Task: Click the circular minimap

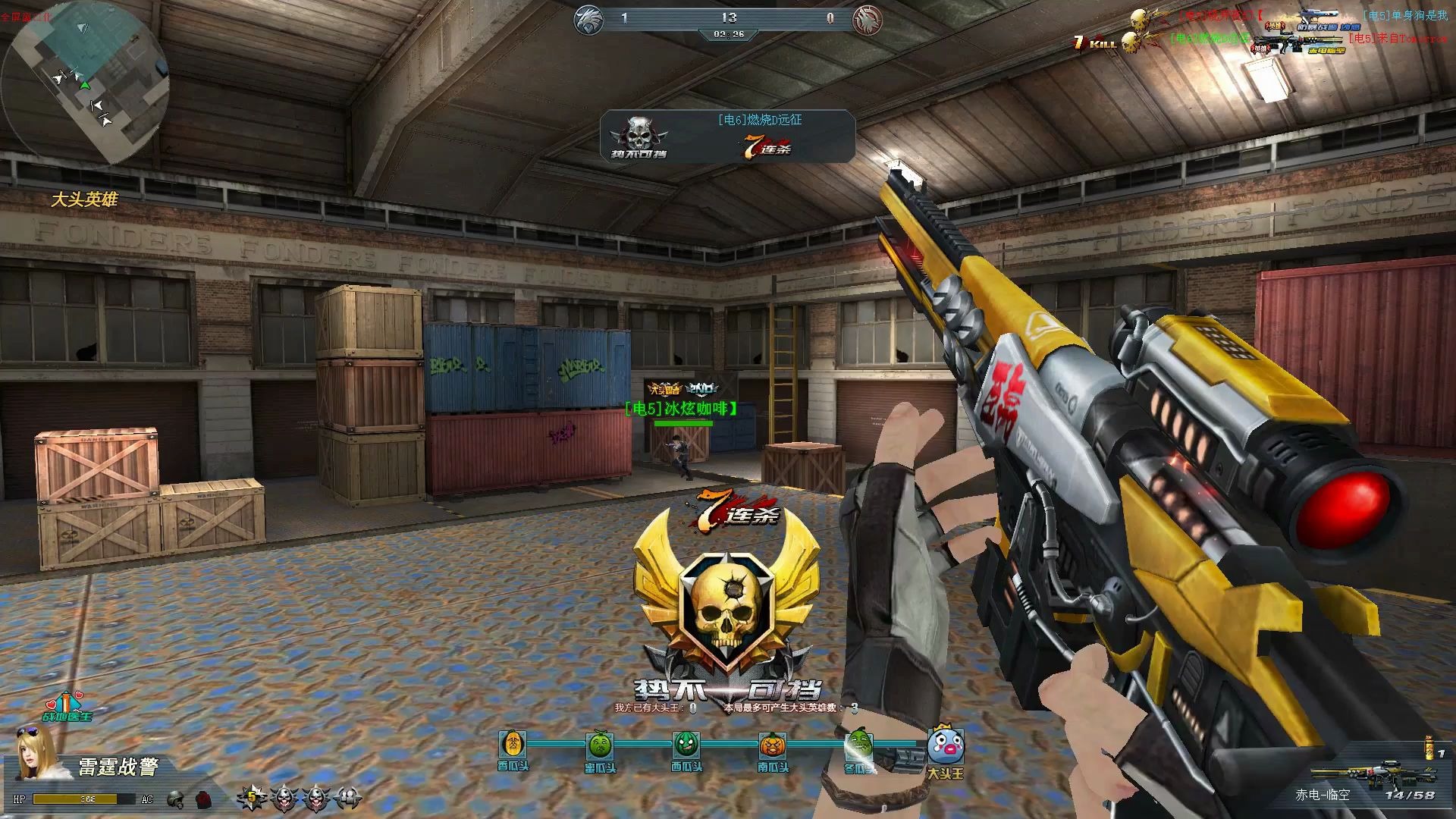Action: tap(85, 83)
